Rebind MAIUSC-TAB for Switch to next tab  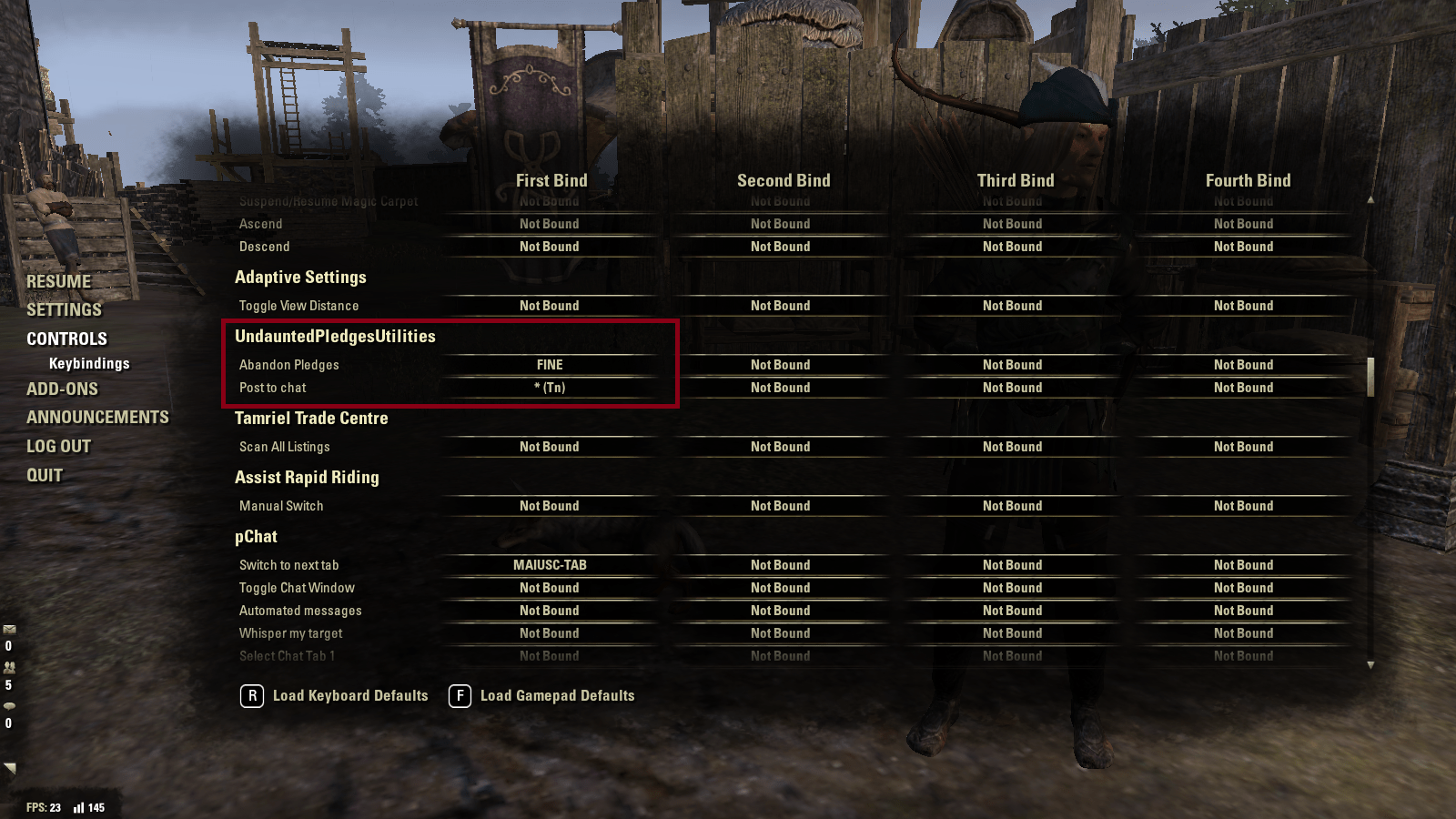pos(549,564)
